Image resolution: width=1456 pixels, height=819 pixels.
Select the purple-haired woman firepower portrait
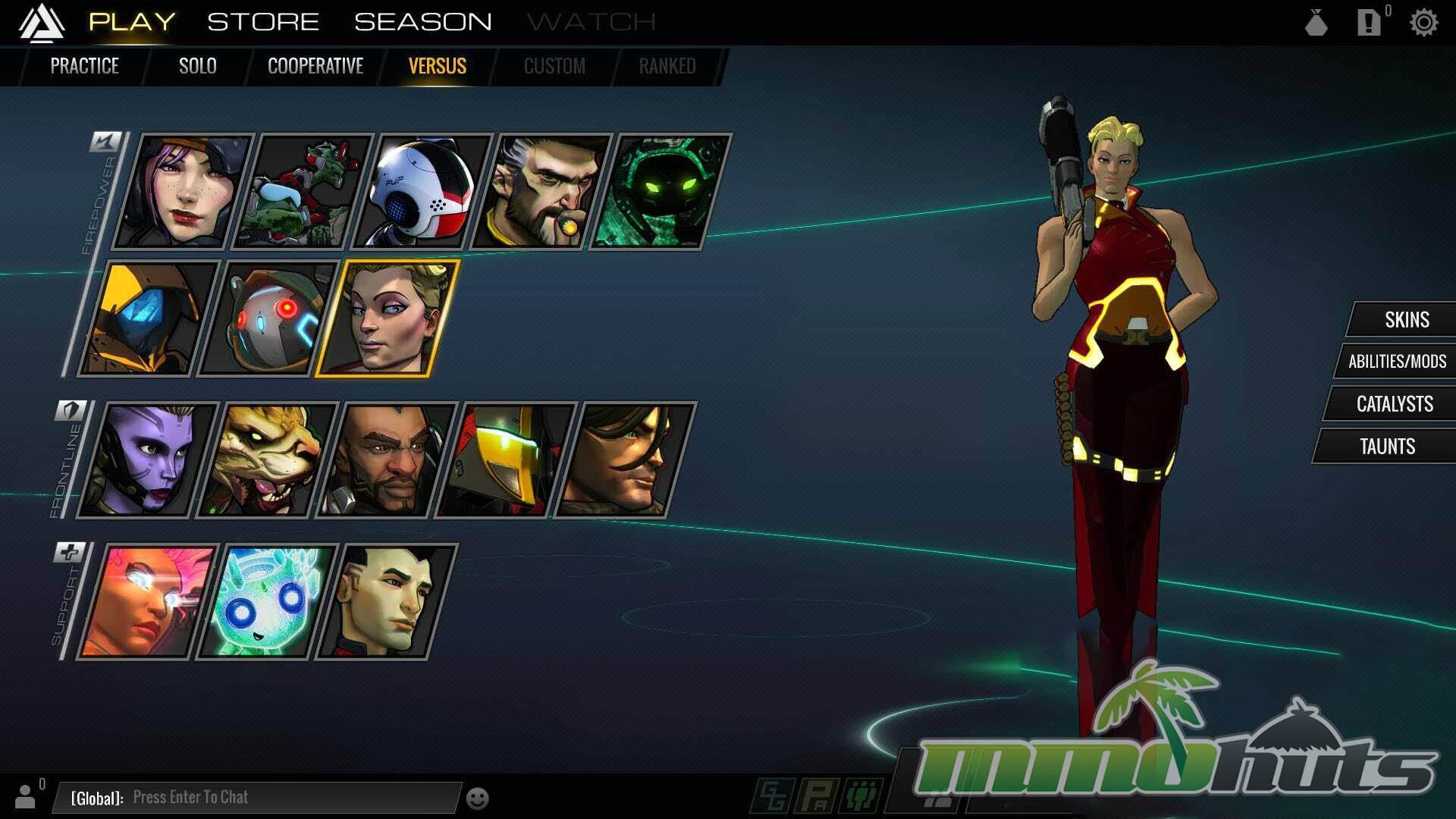coord(184,192)
